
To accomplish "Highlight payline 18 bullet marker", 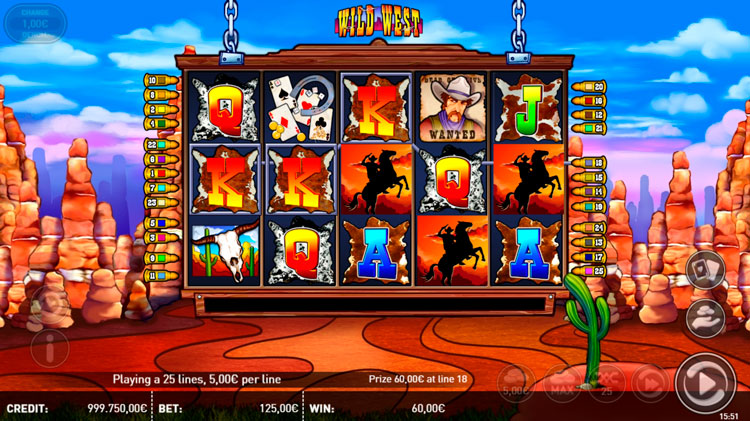I will tap(588, 162).
